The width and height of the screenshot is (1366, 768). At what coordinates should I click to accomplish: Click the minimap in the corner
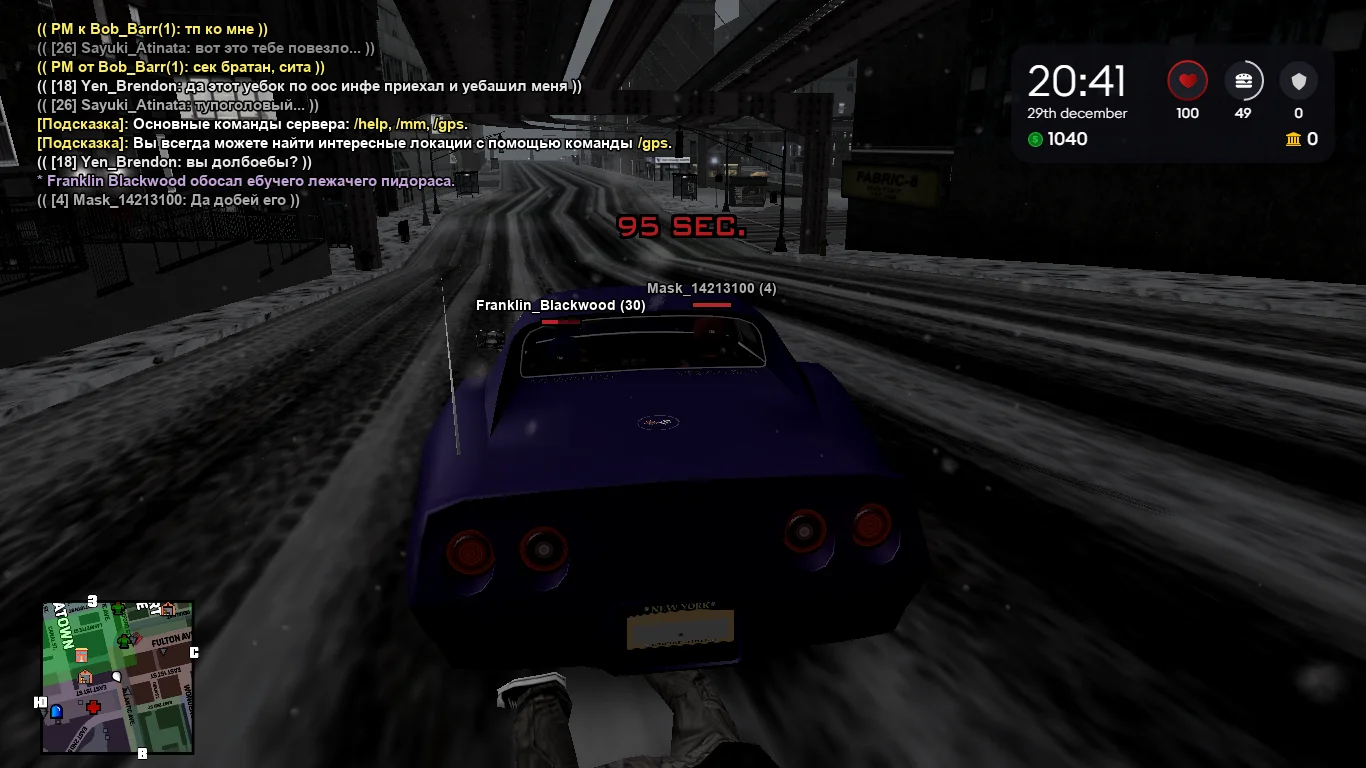tap(117, 677)
